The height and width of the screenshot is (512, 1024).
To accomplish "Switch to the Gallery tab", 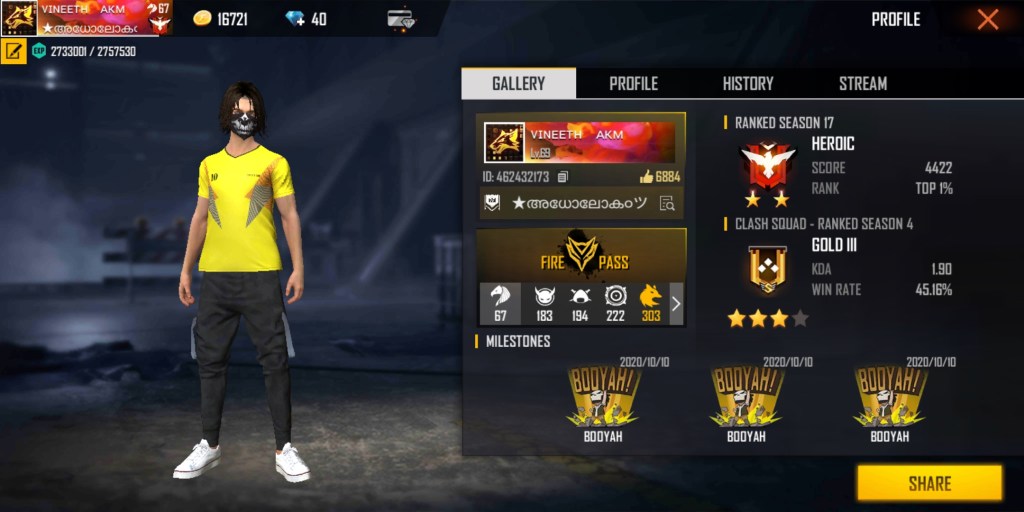I will (518, 84).
